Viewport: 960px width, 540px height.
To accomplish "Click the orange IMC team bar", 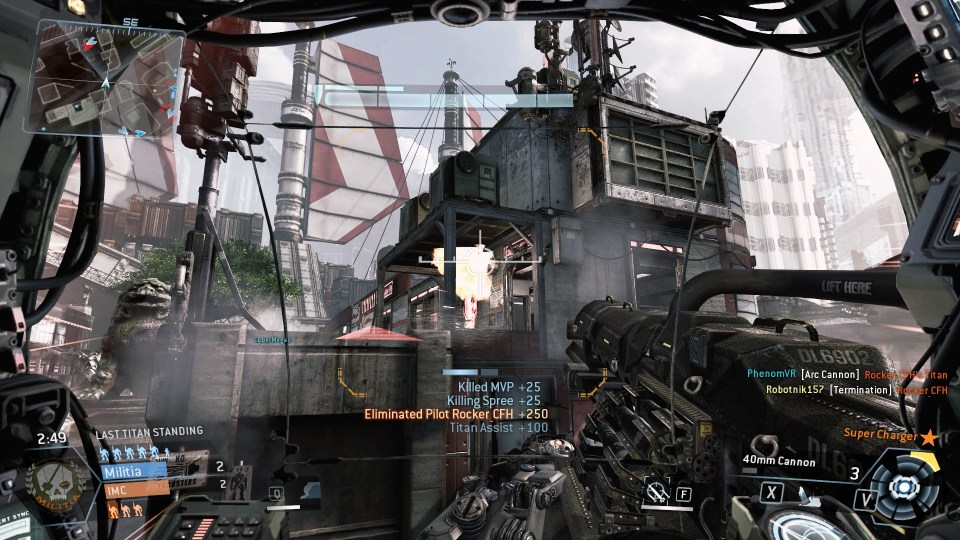I will 134,491.
